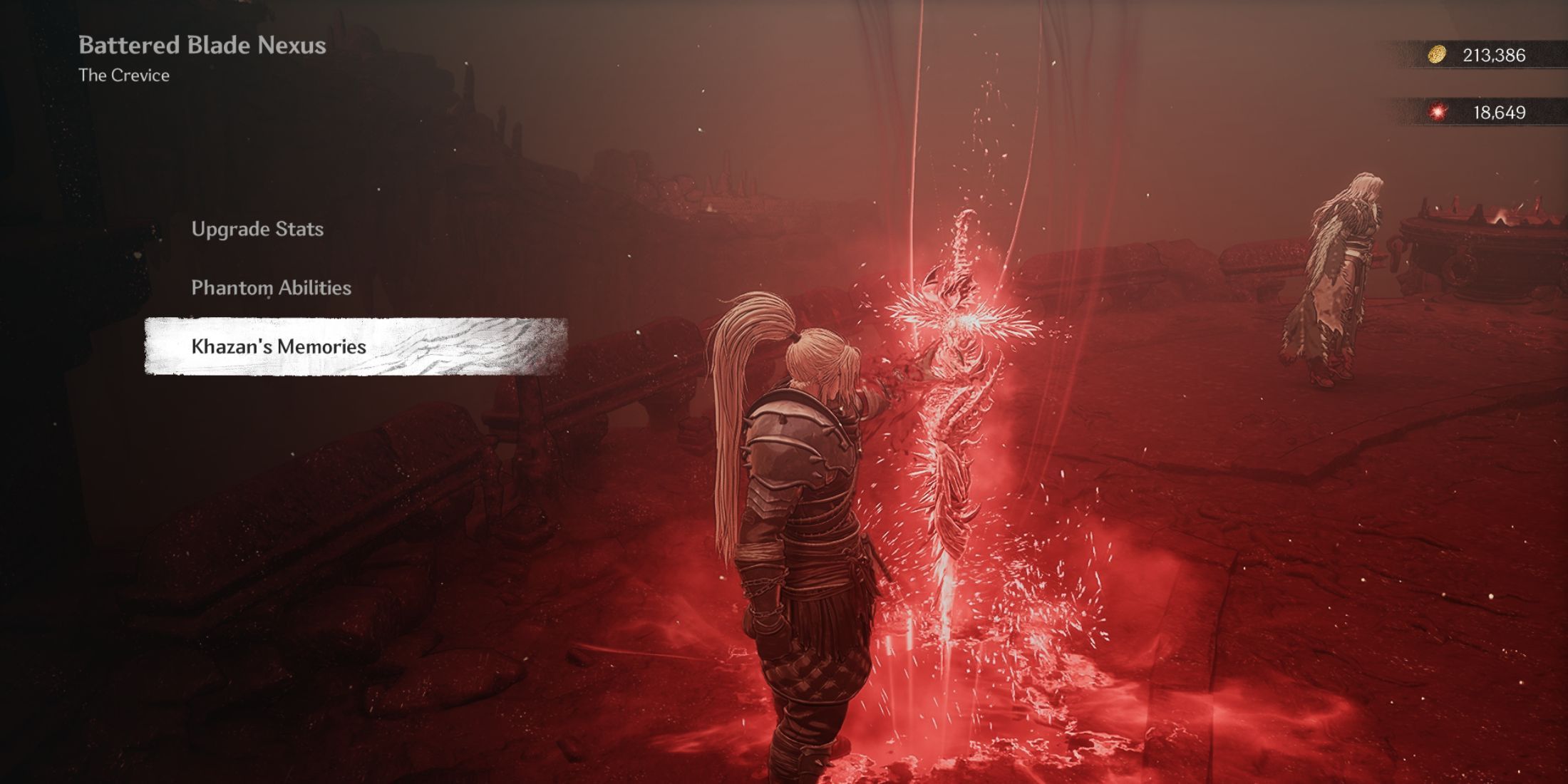Click the Battered Blade Nexus title
Screen dimensions: 1568x784
[202, 46]
